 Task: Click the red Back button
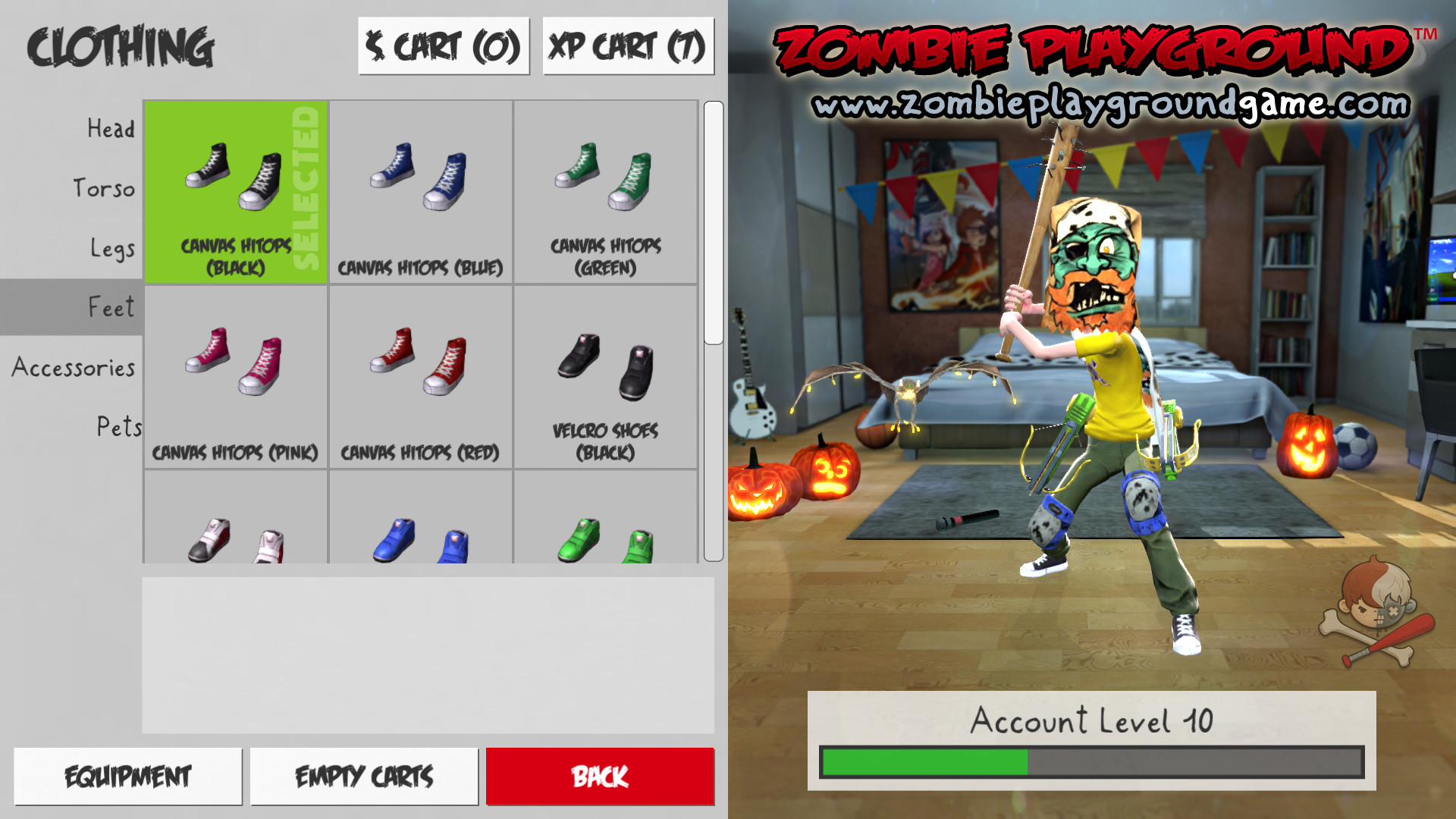(x=600, y=776)
